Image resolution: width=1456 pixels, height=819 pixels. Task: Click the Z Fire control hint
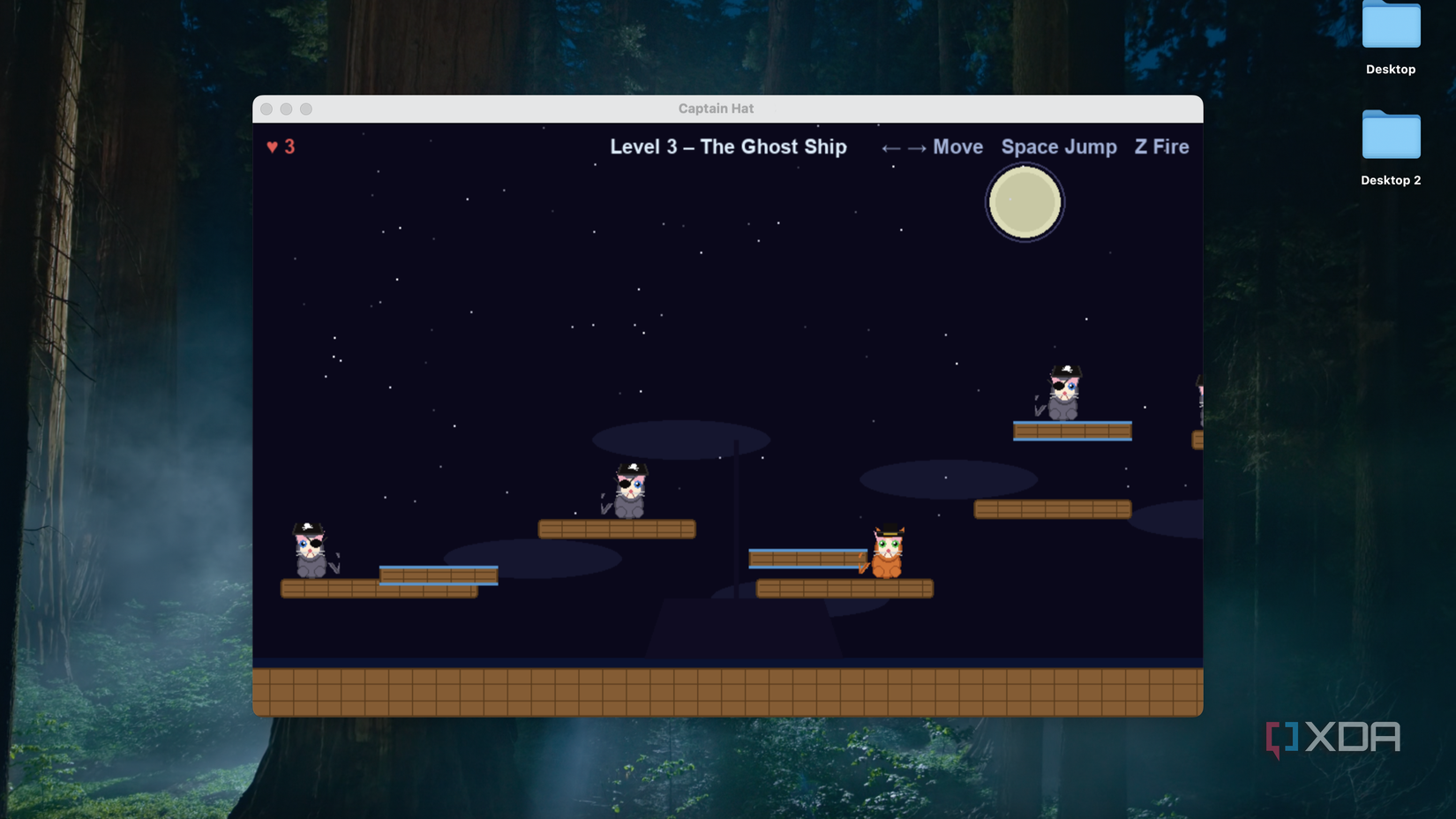(1162, 147)
